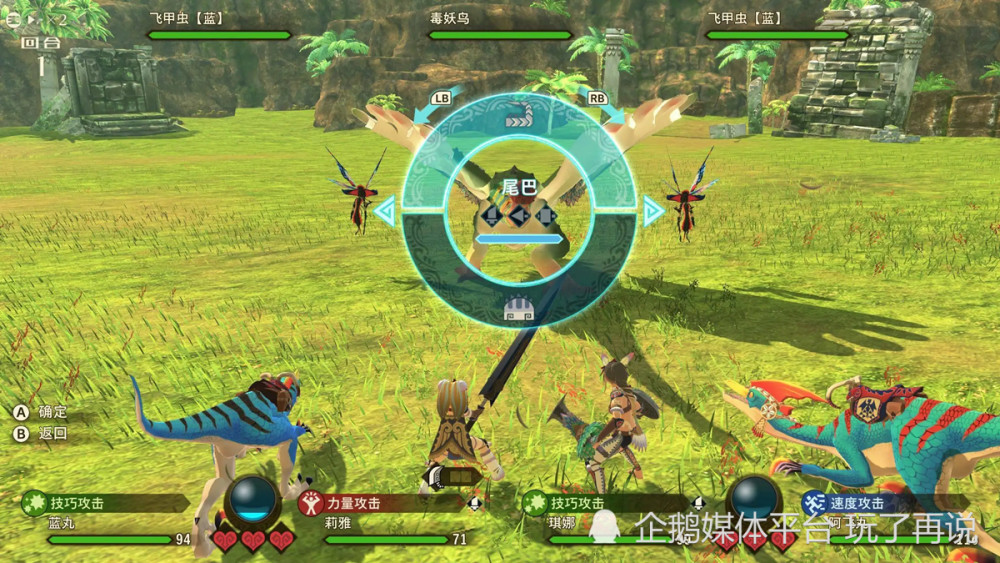Switch target with the left arrow
Screen dimensions: 1000x563
pyautogui.click(x=386, y=211)
